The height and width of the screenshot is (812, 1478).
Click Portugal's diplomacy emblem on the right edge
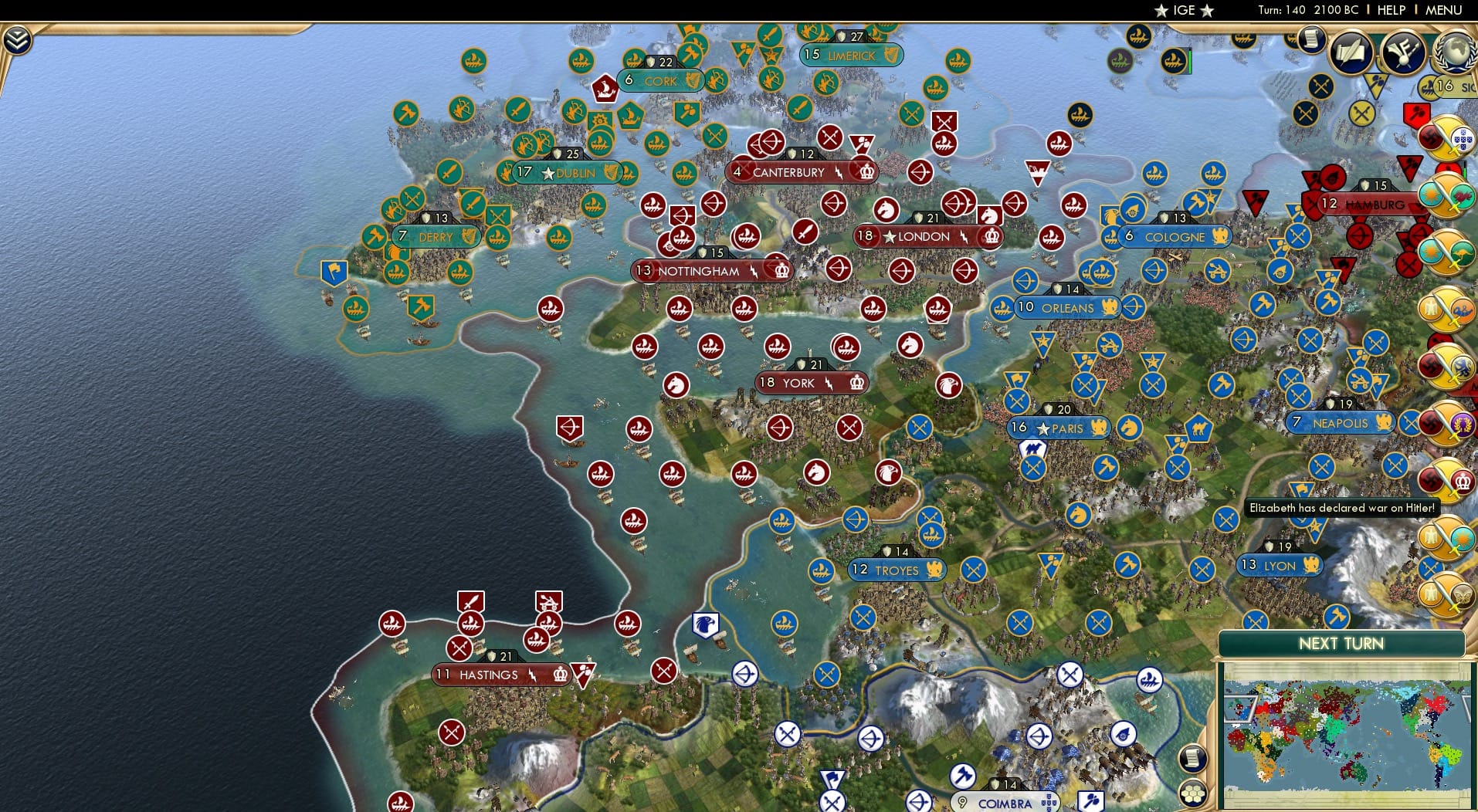click(x=1462, y=139)
